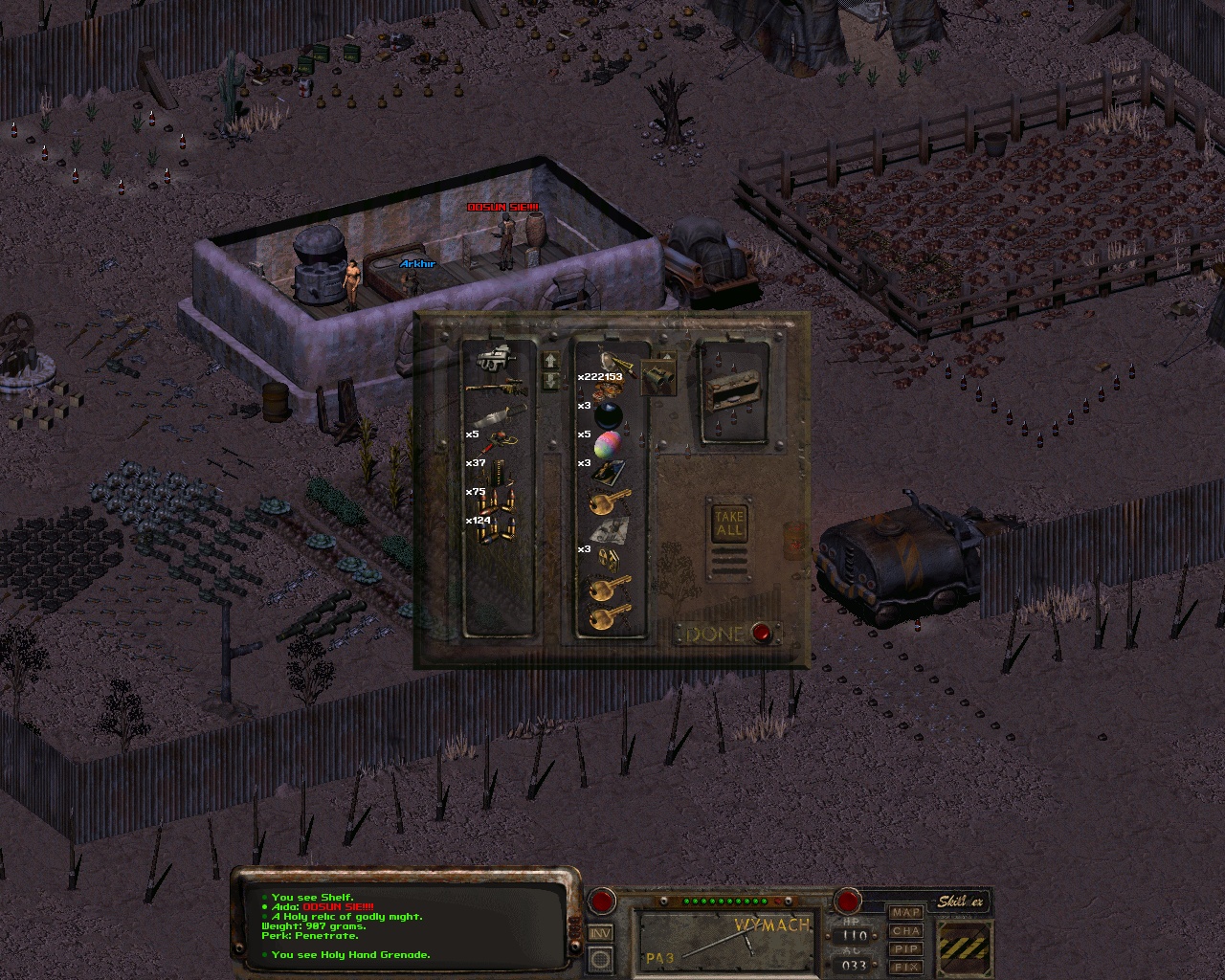The image size is (1225, 980).
Task: Open the inventory with the INV button
Action: coord(601,933)
